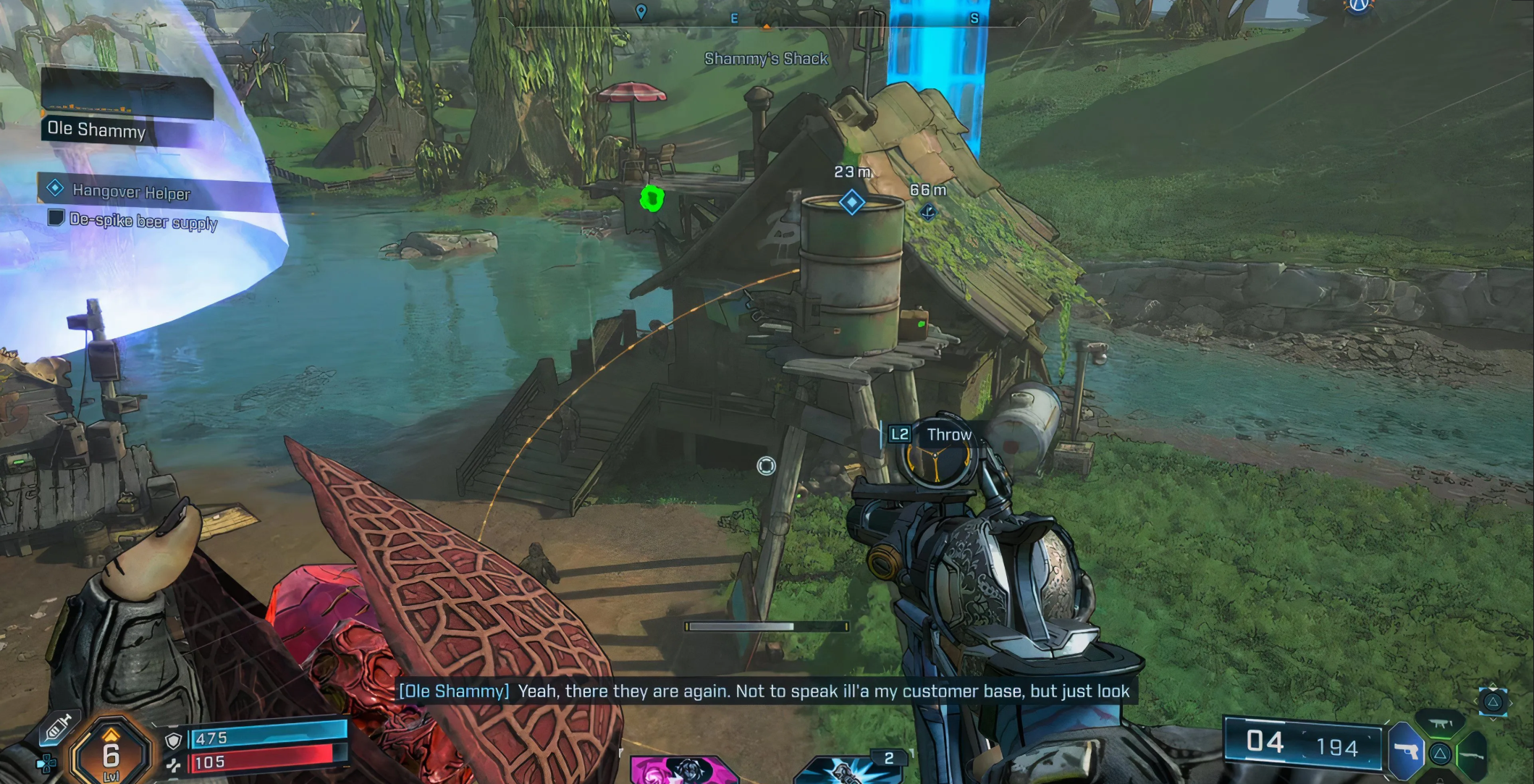The image size is (1534, 784).
Task: Click the syringe repkit icon
Action: point(59,728)
